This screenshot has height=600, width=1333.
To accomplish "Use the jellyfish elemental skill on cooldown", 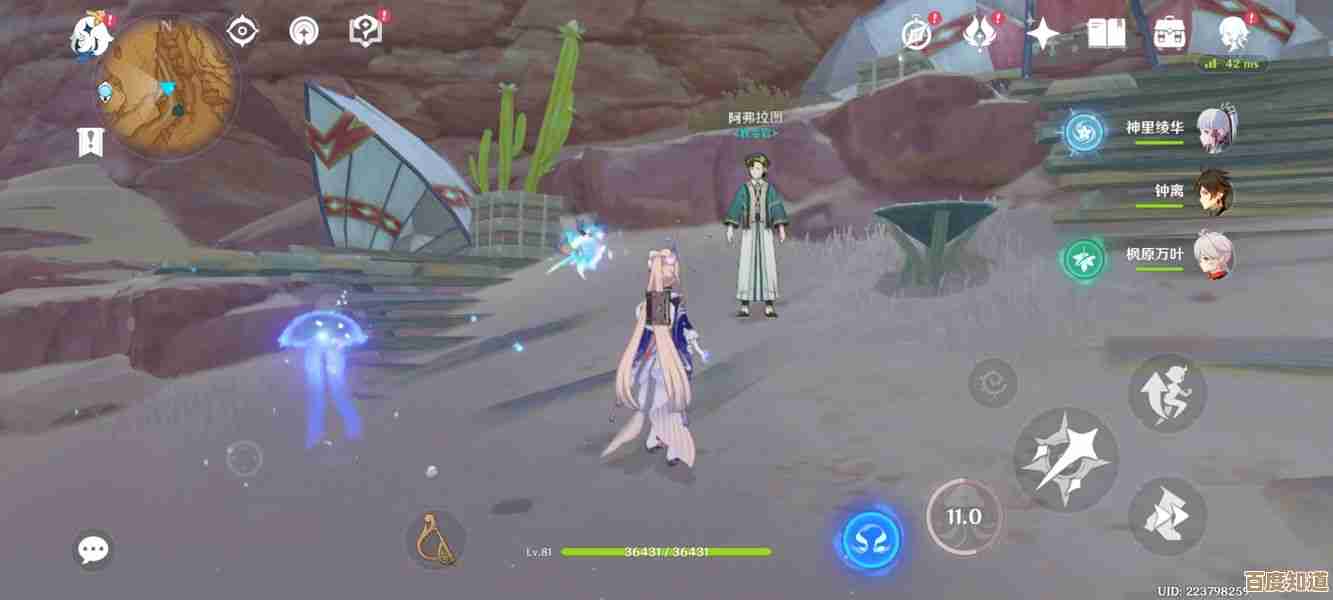I will [964, 517].
